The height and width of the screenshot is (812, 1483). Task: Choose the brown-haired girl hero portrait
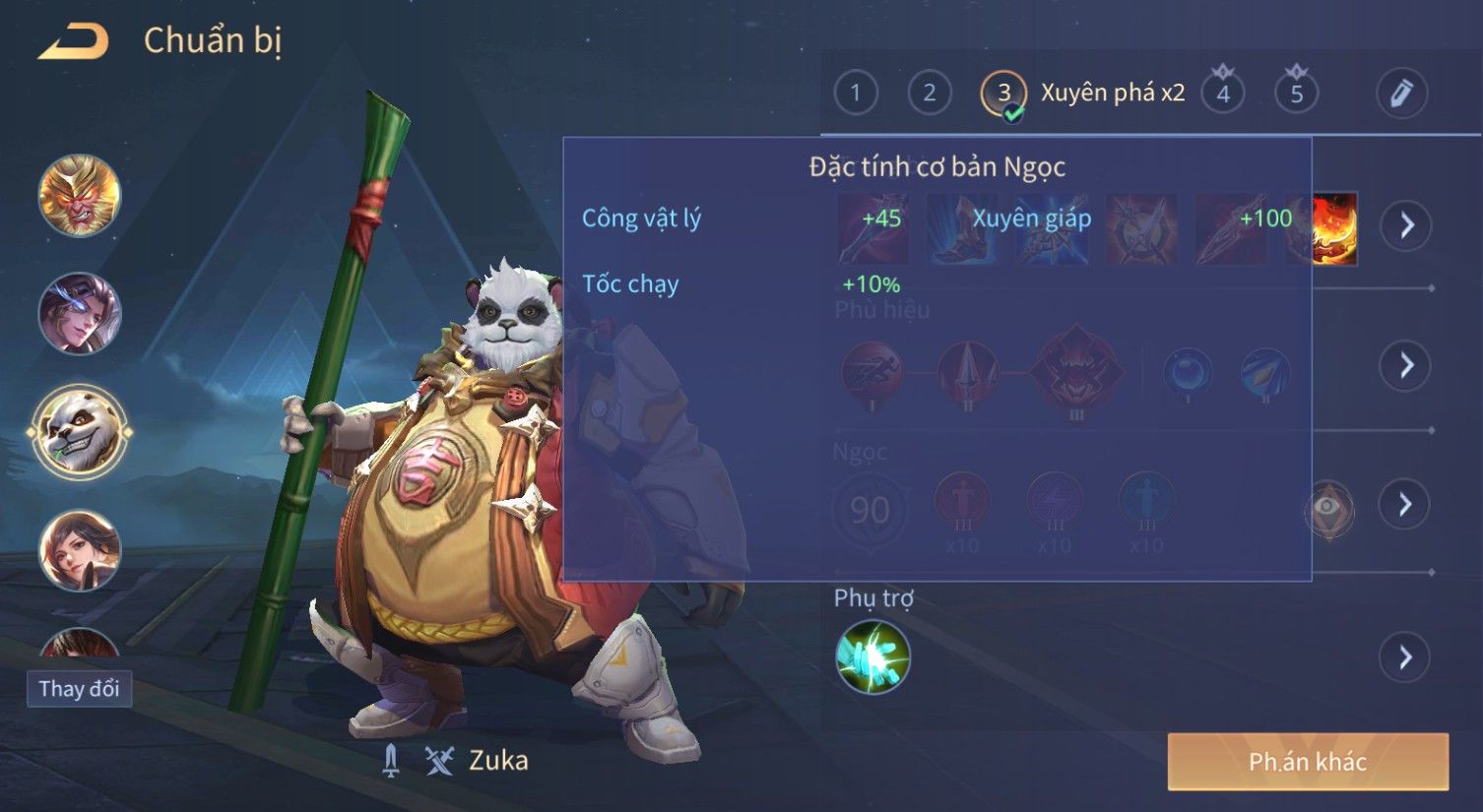(x=79, y=549)
